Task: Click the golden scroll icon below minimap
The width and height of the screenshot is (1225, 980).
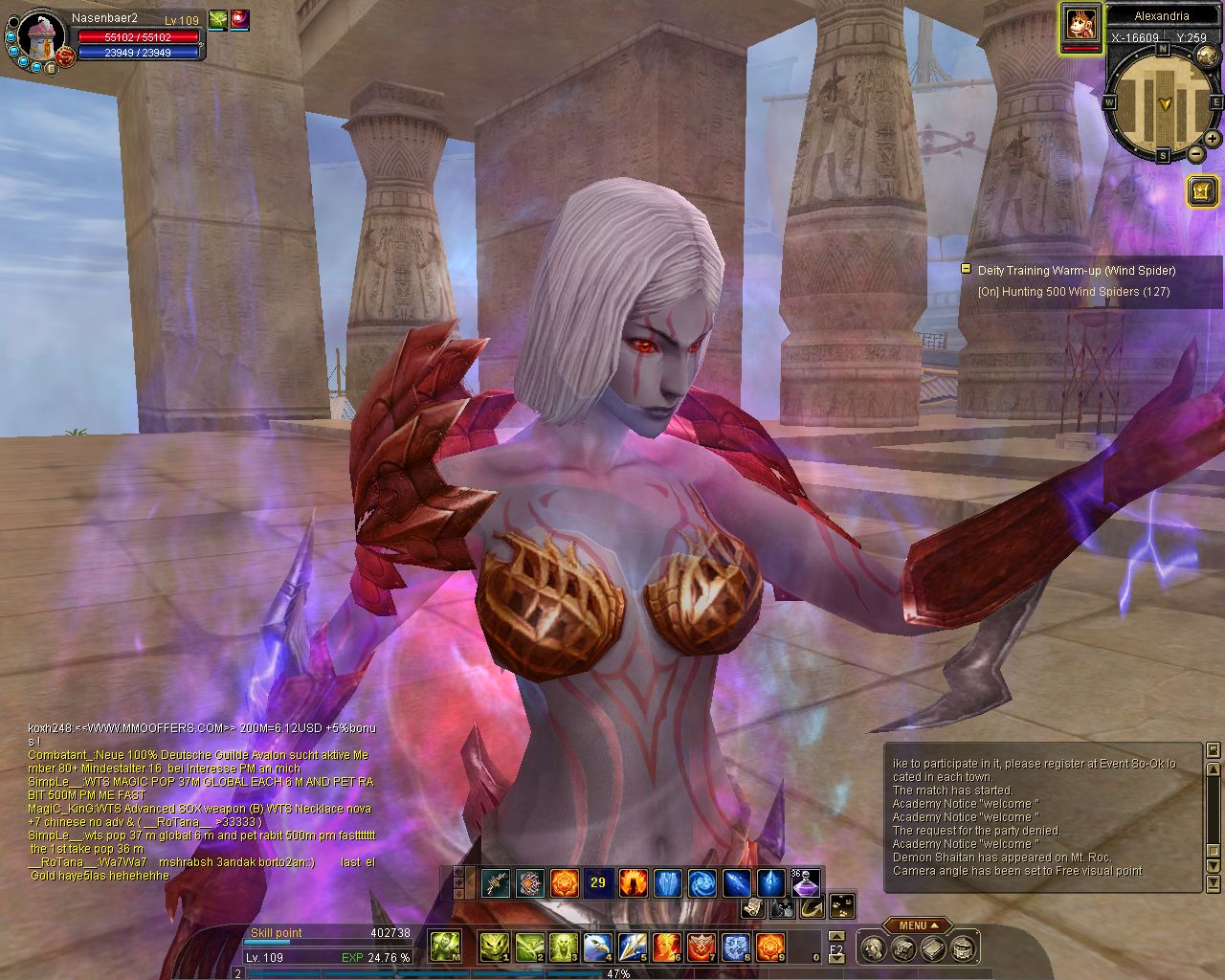Action: pos(1201,191)
